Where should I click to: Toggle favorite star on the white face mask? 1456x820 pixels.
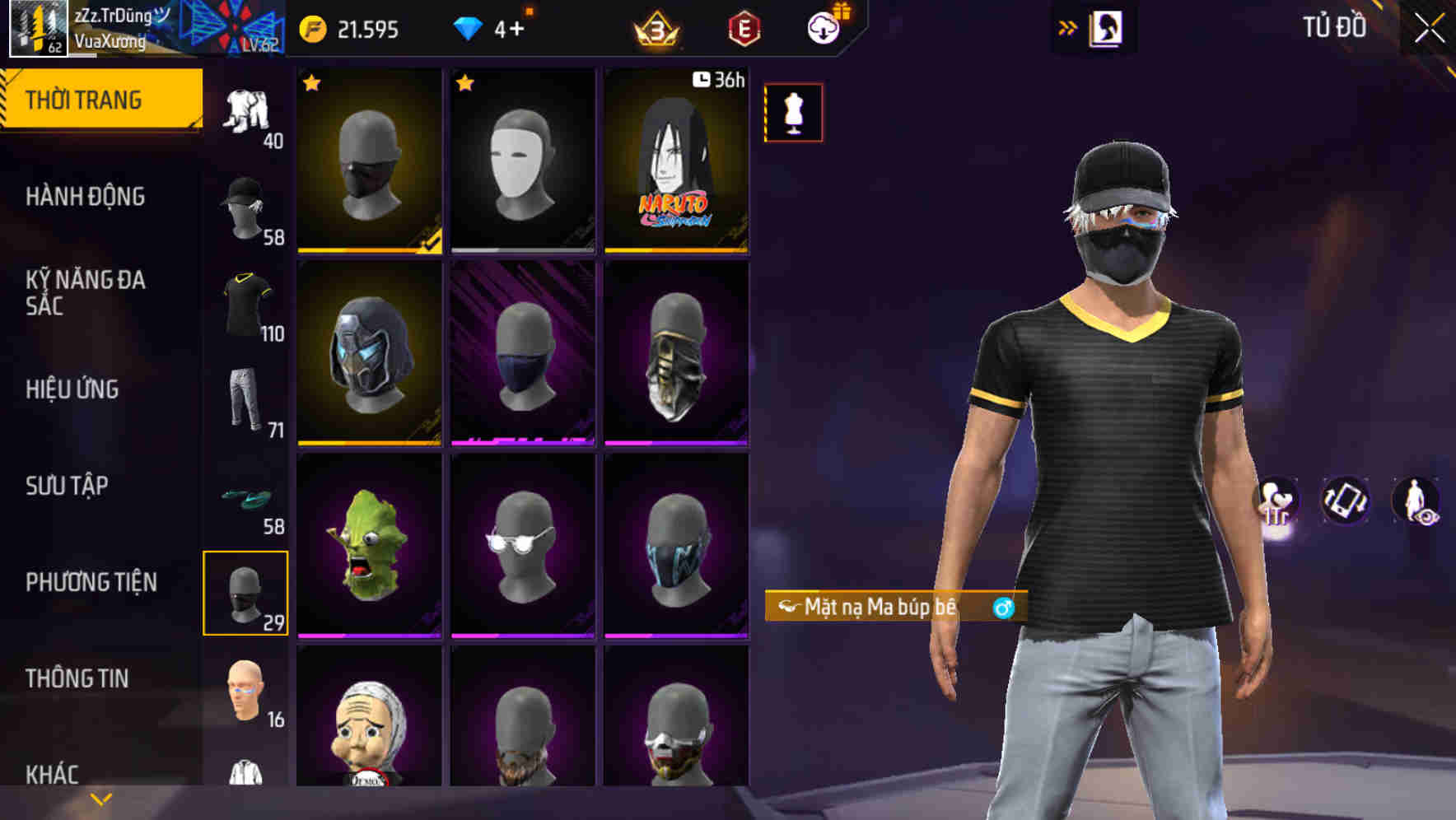pos(466,83)
